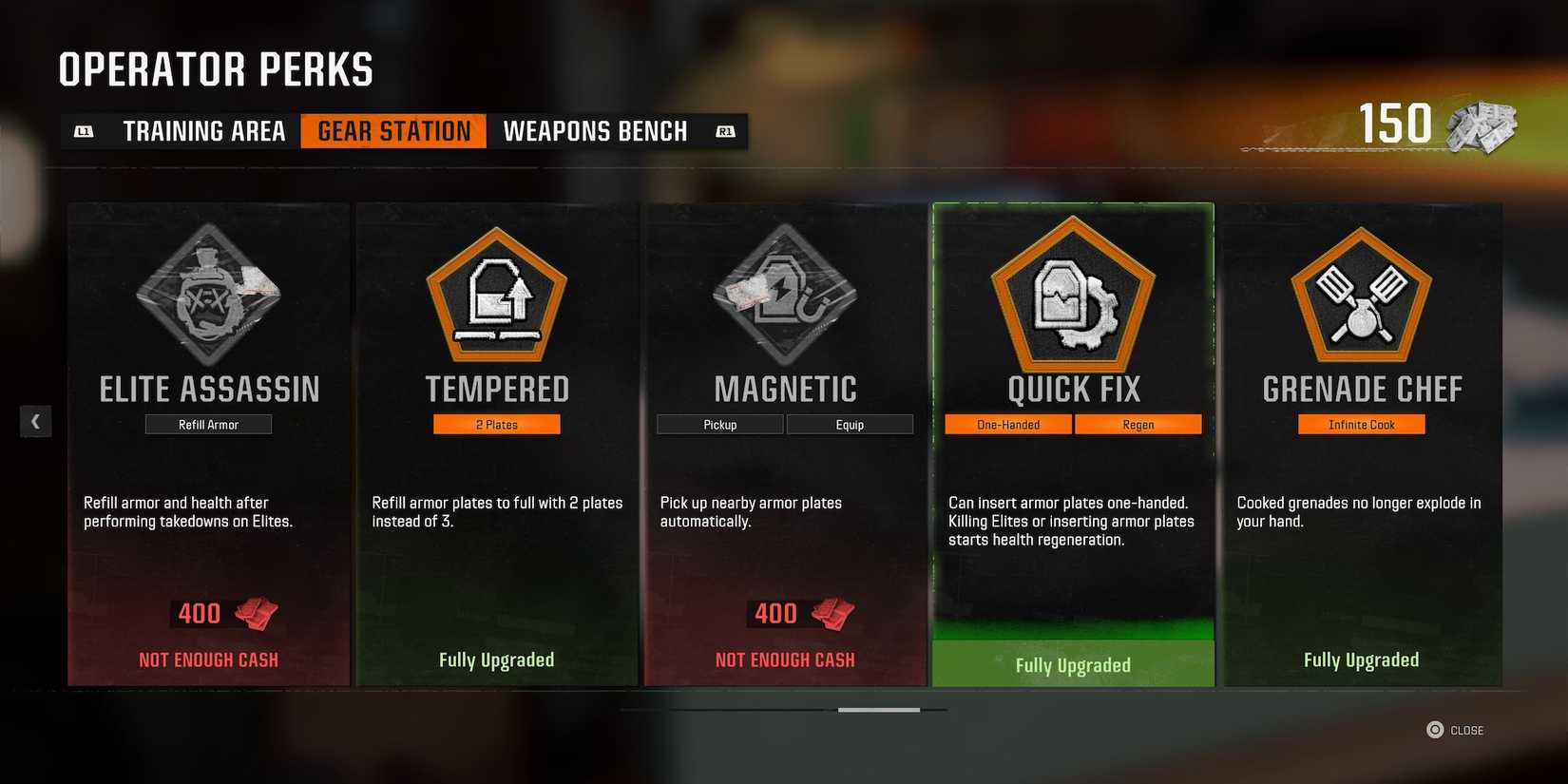Toggle the Regen upgrade for Quick Fix
1568x784 pixels.
[x=1138, y=424]
